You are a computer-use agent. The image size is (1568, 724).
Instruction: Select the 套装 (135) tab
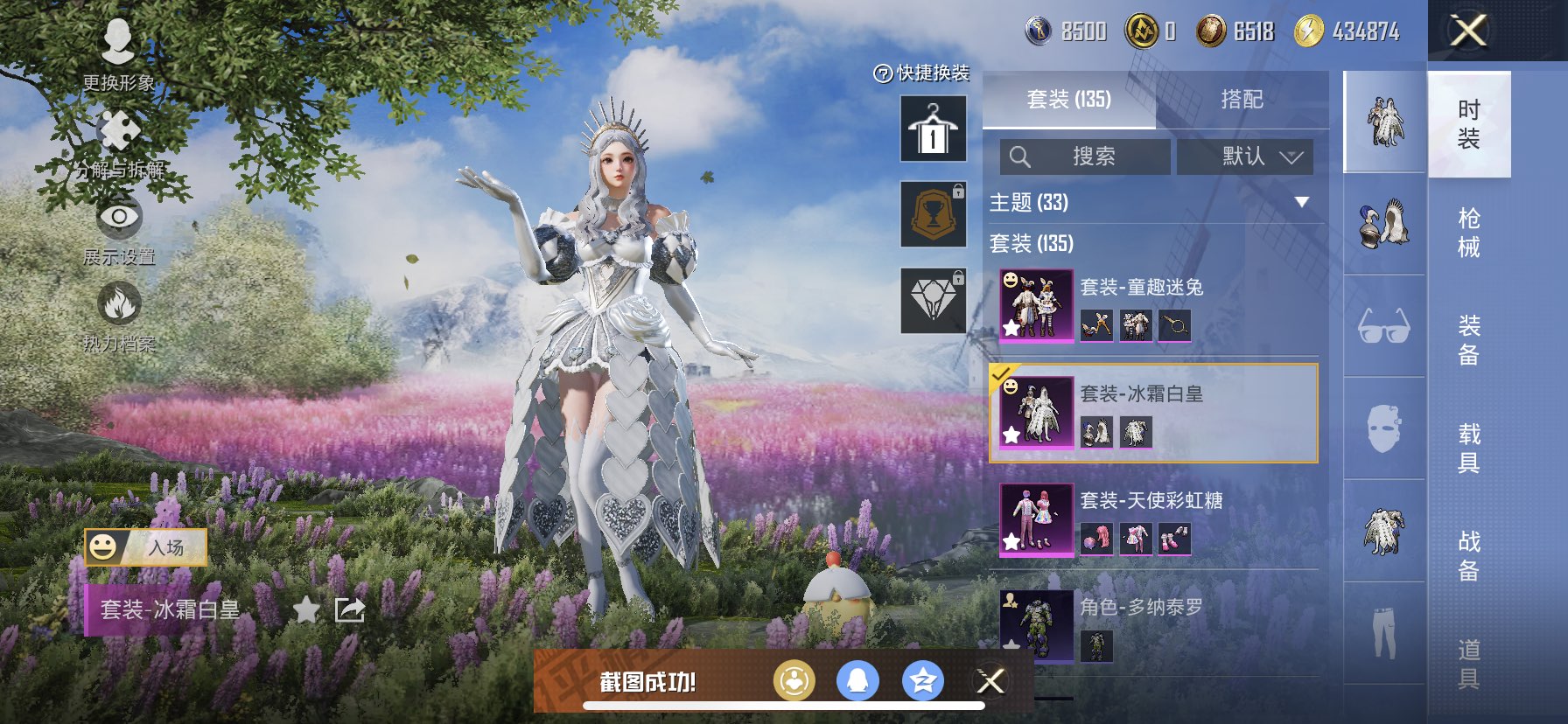pos(1068,100)
